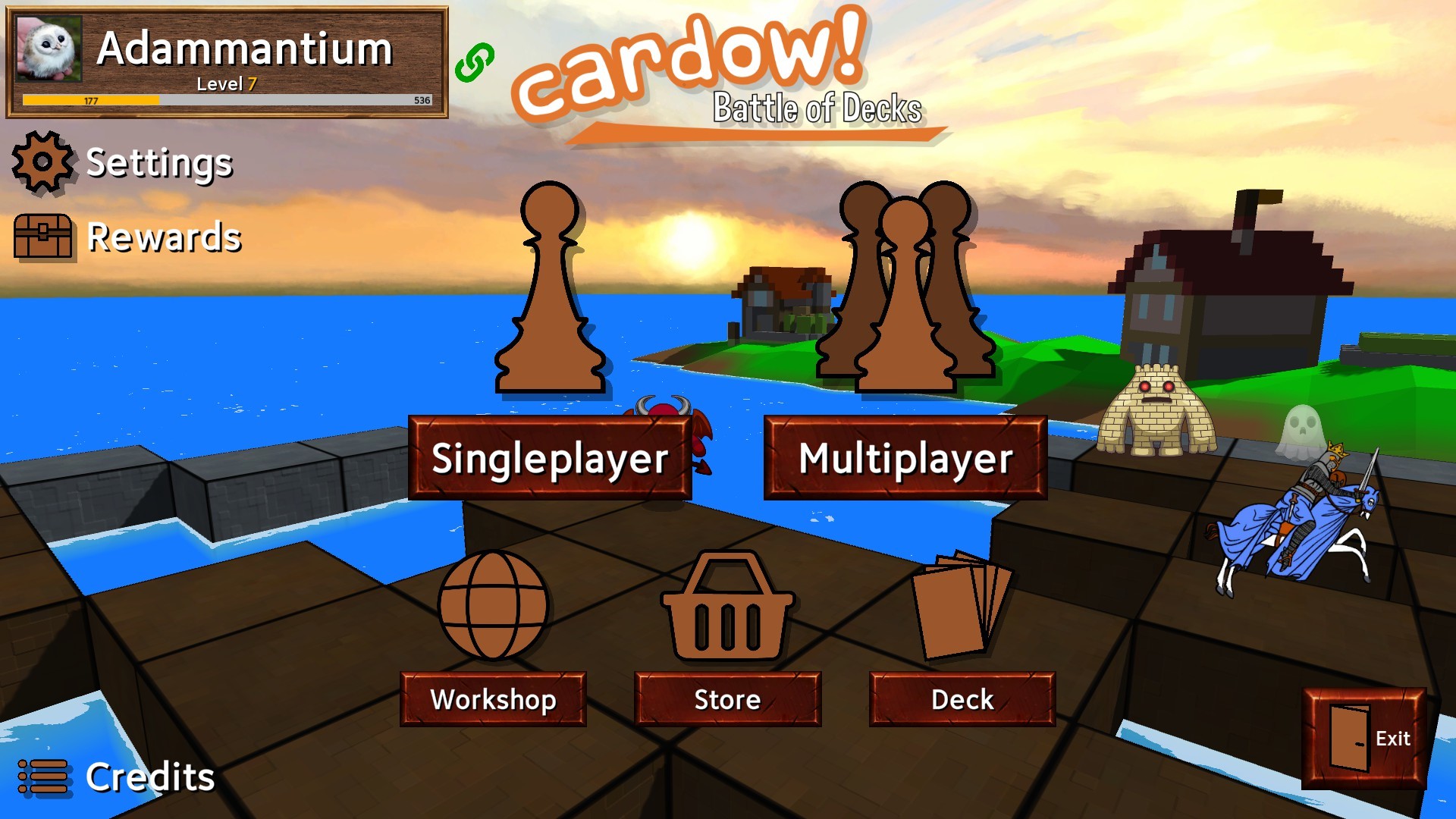Open the Workshop menu
Image resolution: width=1456 pixels, height=819 pixels.
tap(493, 699)
